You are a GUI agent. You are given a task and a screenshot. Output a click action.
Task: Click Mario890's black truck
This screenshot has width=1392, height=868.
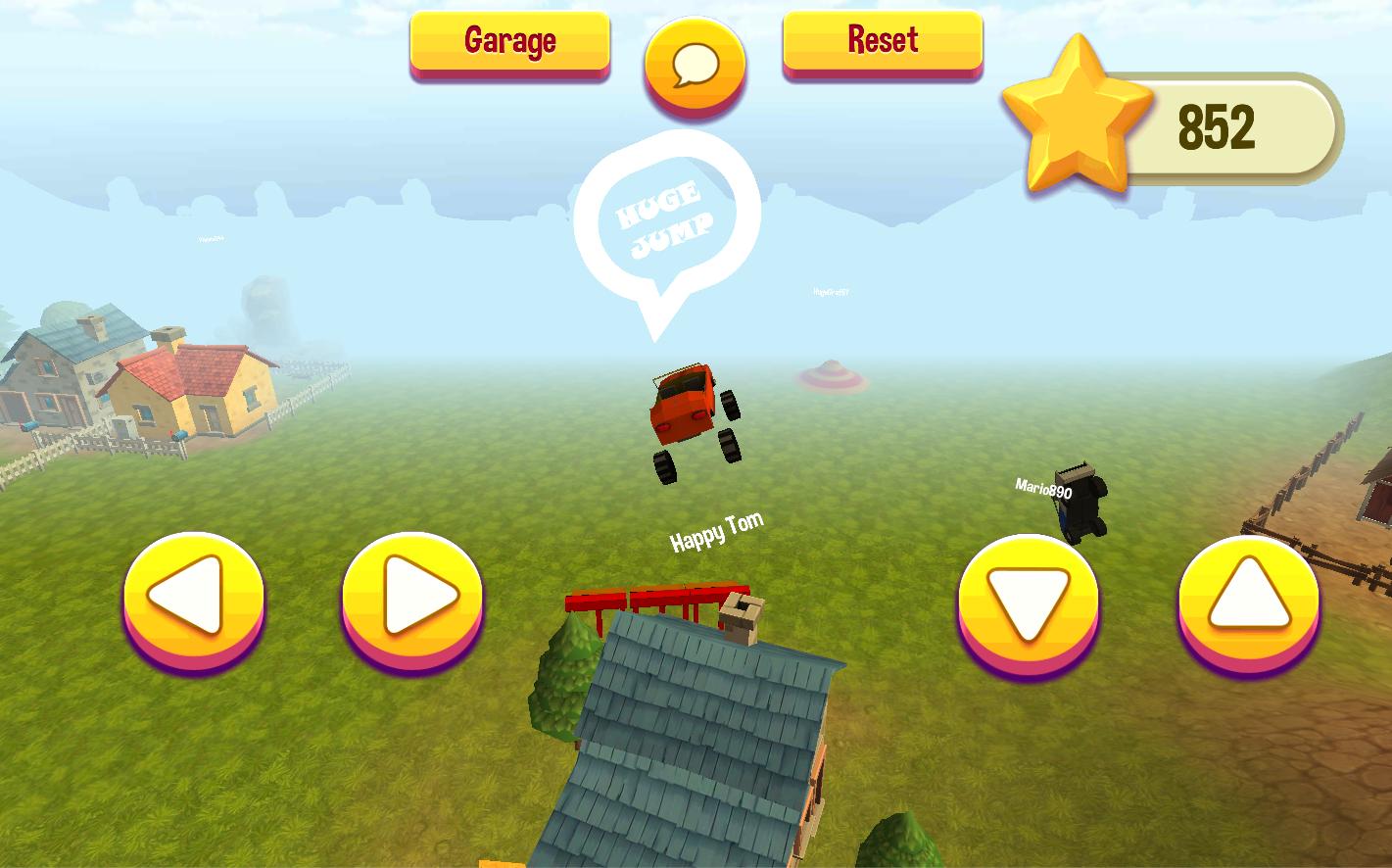click(x=1082, y=502)
